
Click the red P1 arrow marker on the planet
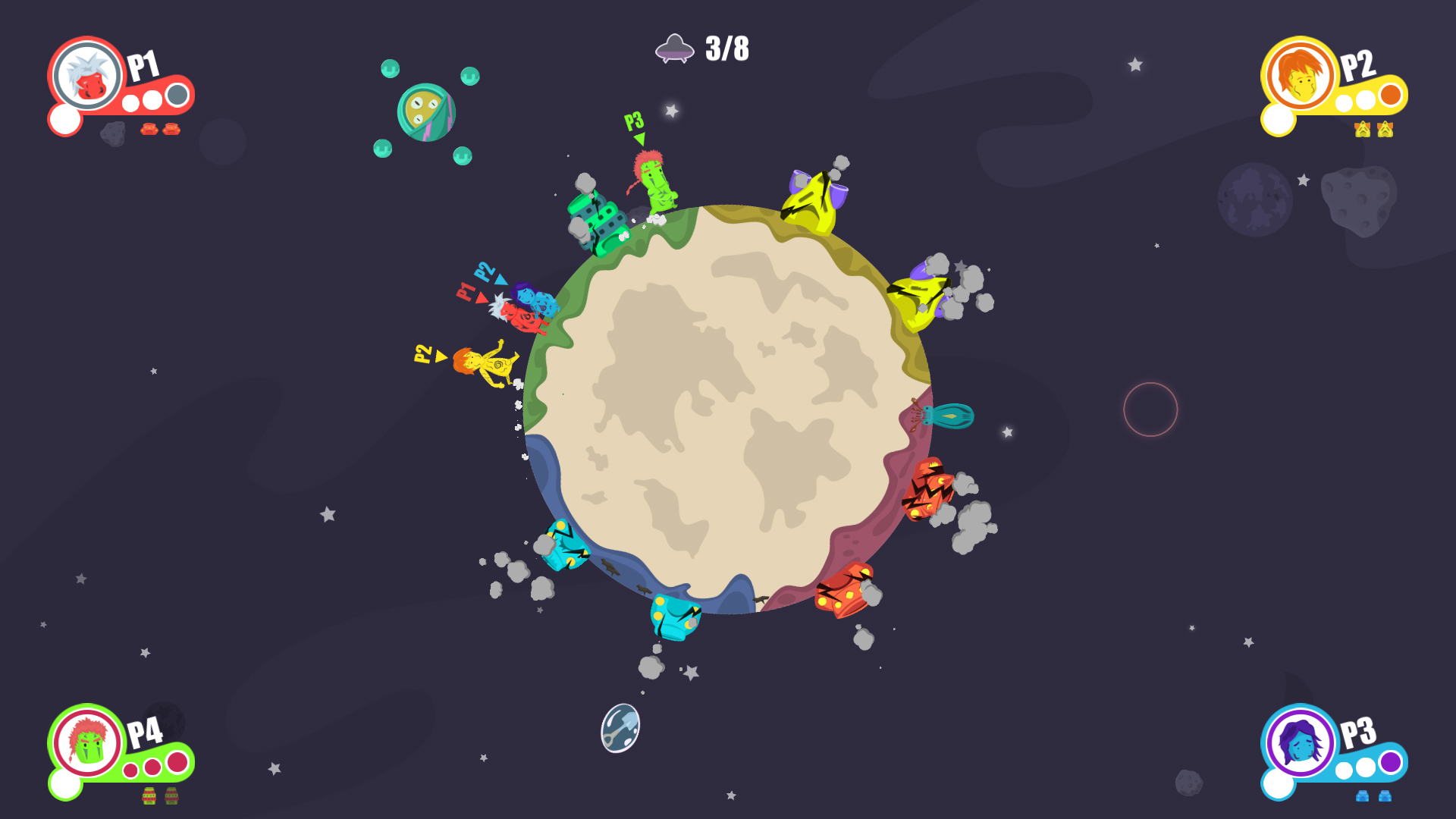click(482, 299)
